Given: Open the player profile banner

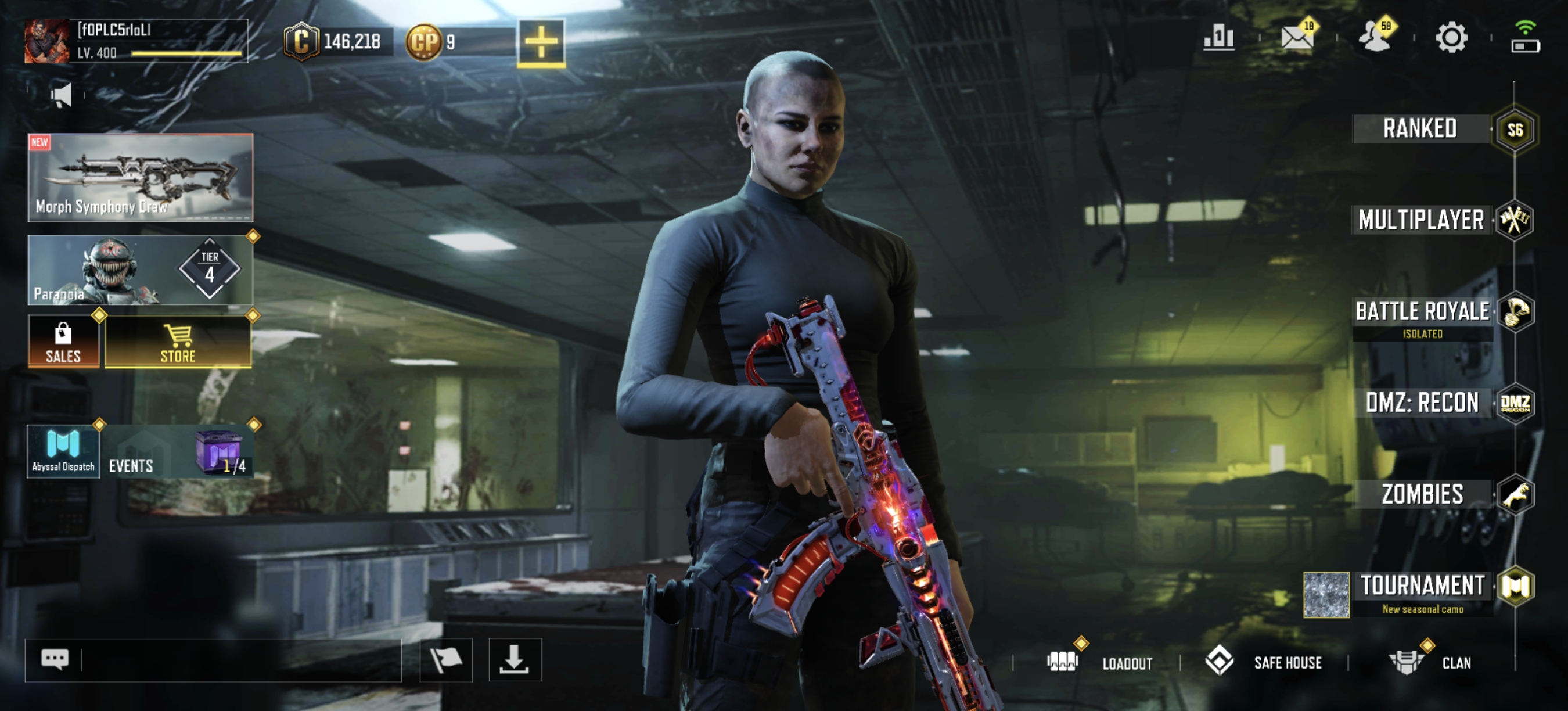Looking at the screenshot, I should tap(136, 41).
